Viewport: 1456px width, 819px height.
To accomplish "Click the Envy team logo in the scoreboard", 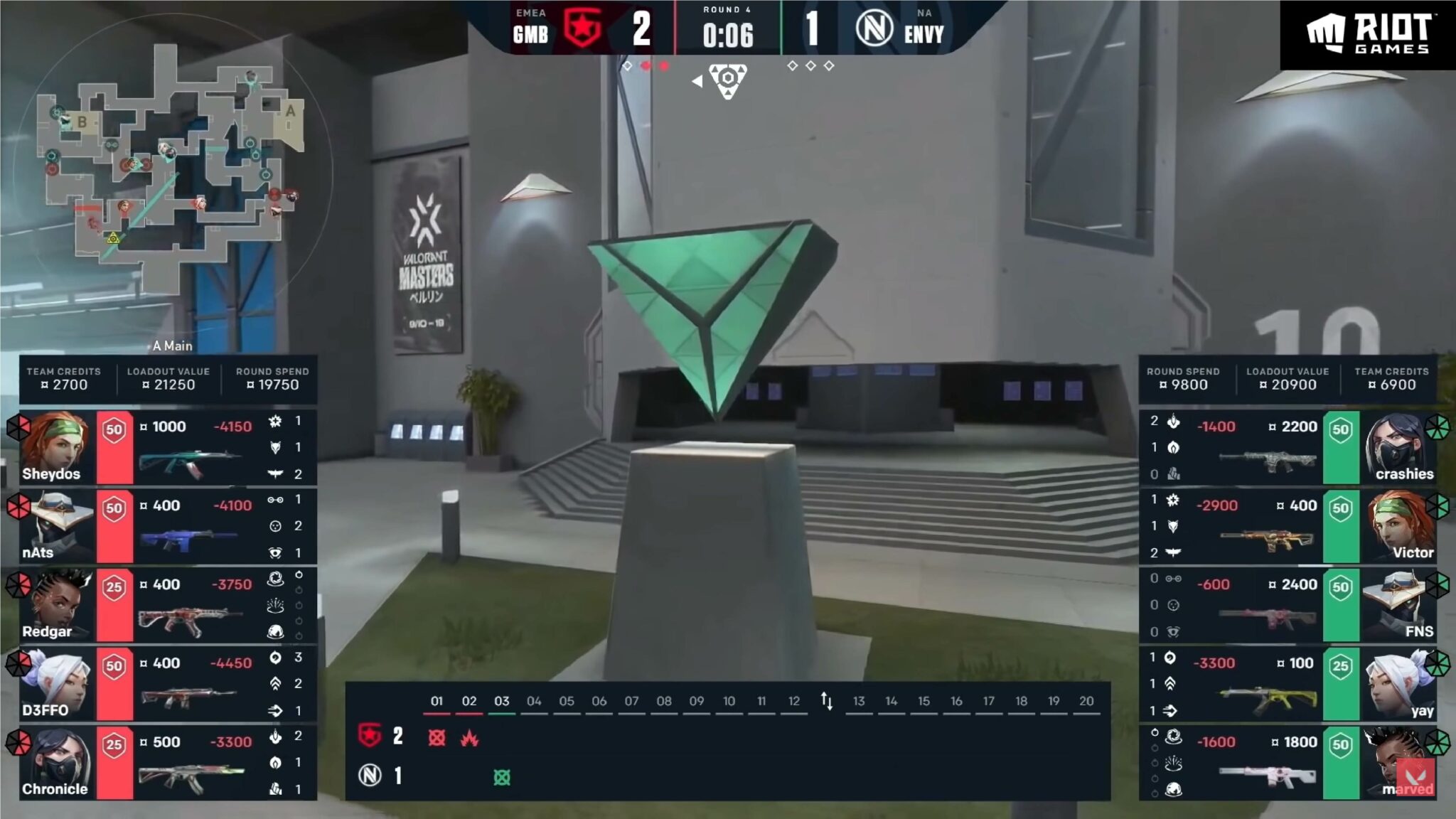I will click(874, 29).
